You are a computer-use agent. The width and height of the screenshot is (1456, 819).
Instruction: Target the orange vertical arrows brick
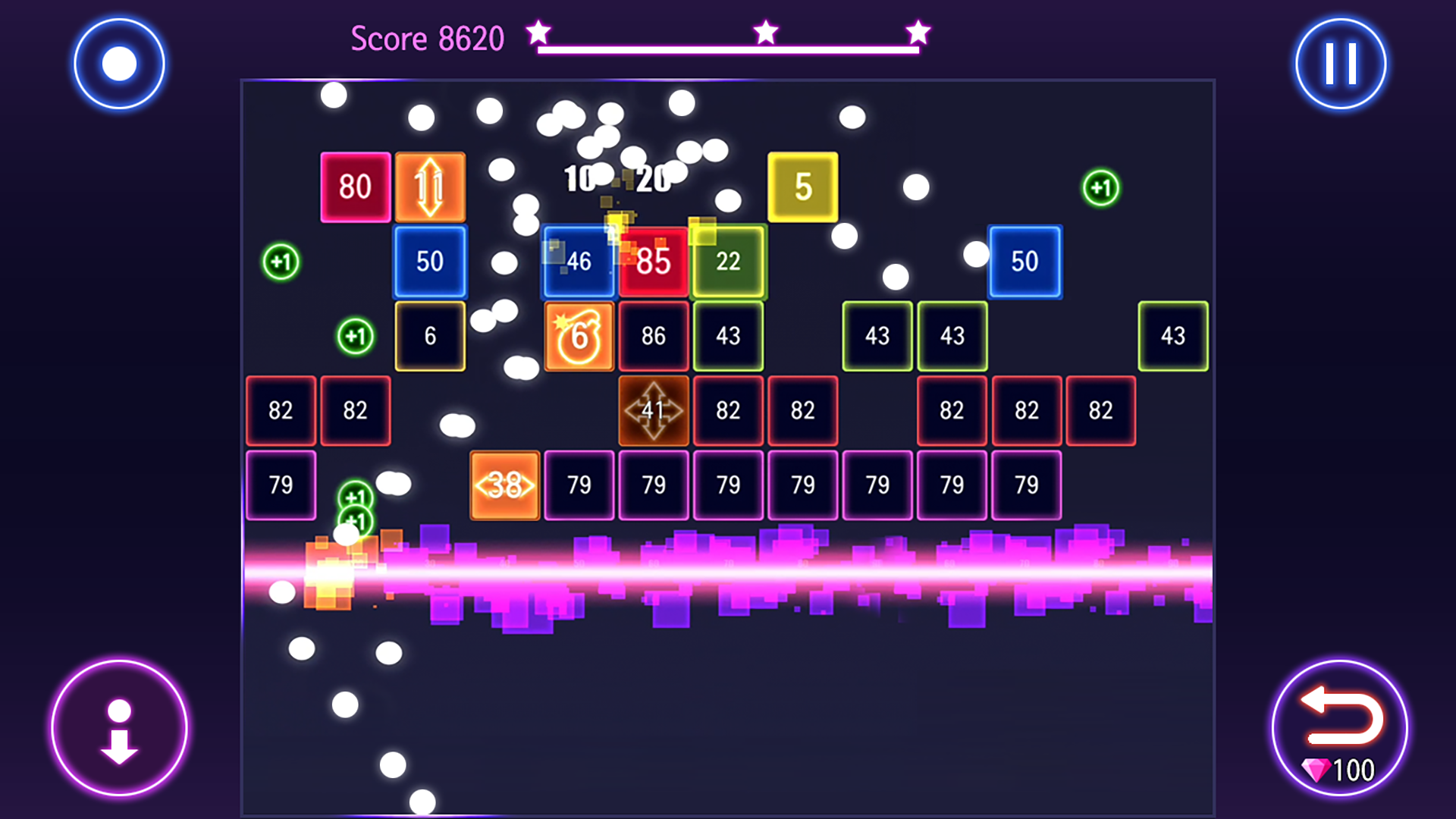(429, 186)
